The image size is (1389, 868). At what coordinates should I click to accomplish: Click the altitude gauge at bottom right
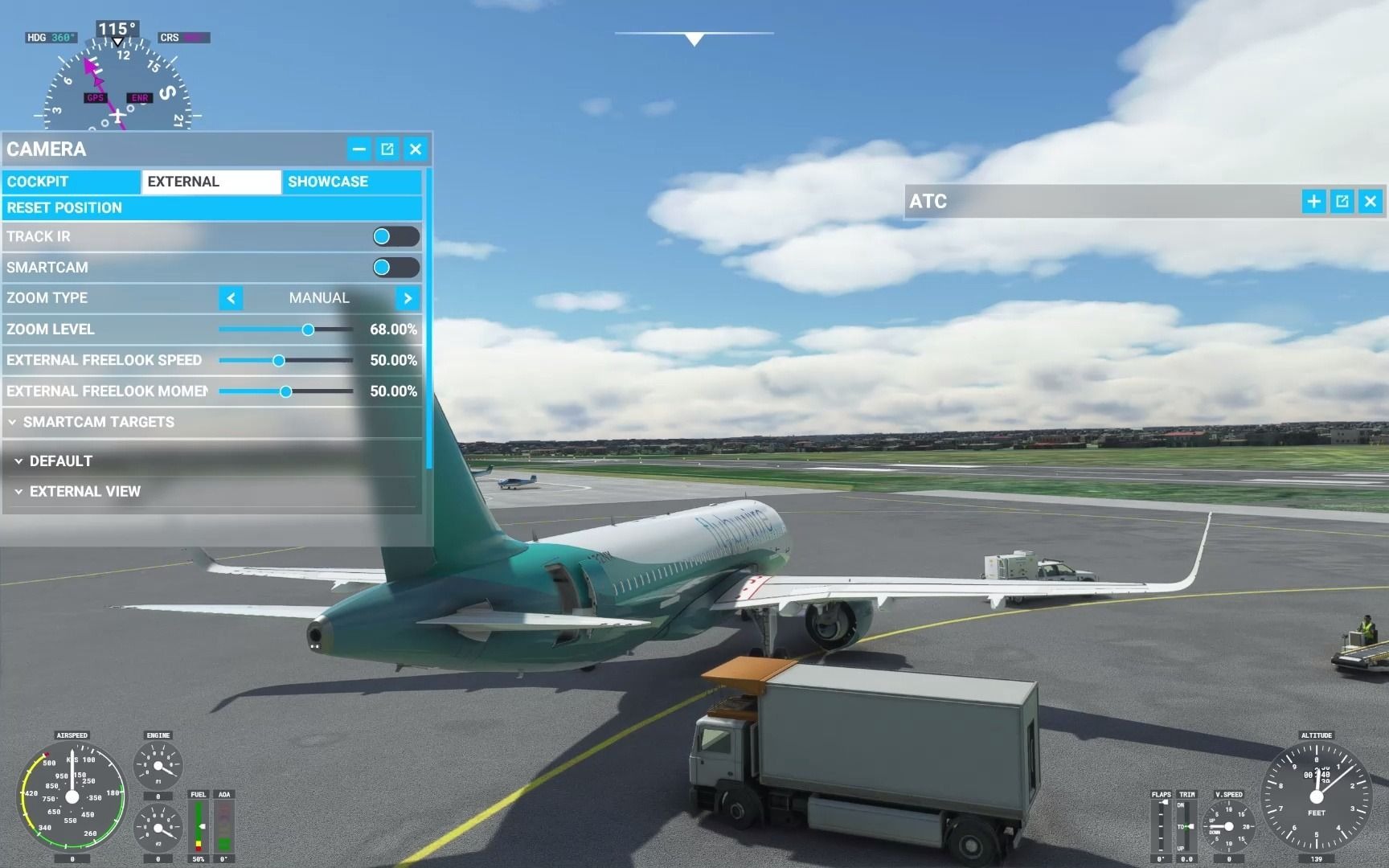(x=1316, y=796)
